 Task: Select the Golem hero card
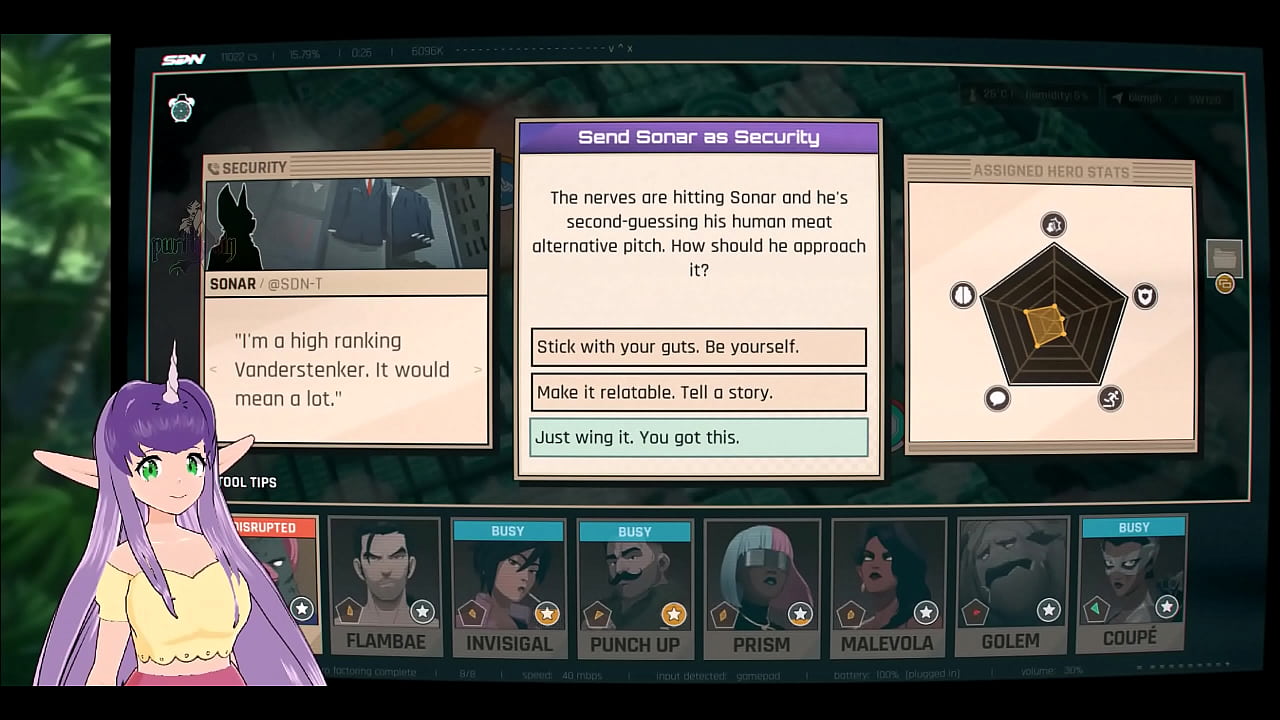[x=1011, y=588]
